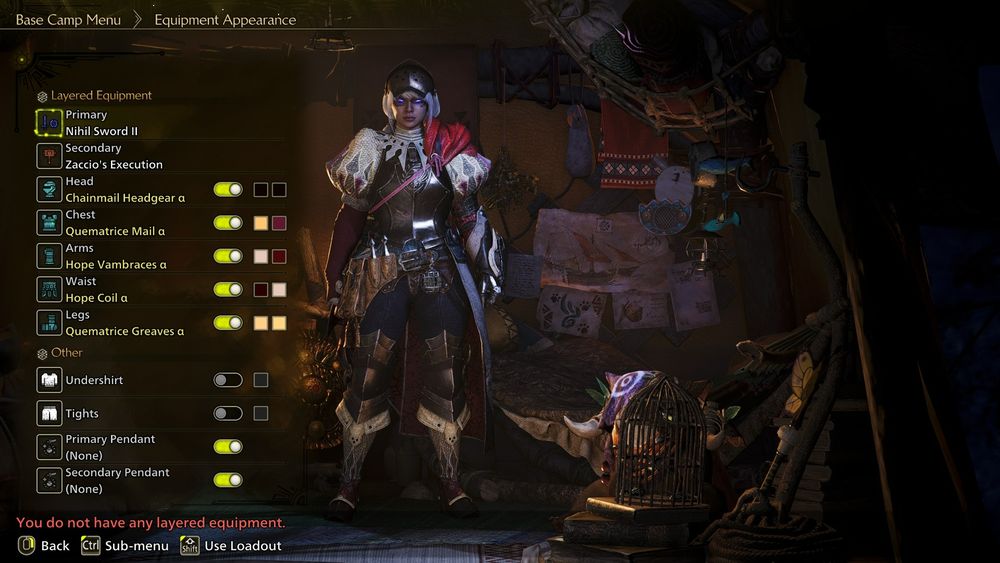Enable the Undershirt toggle

228,380
